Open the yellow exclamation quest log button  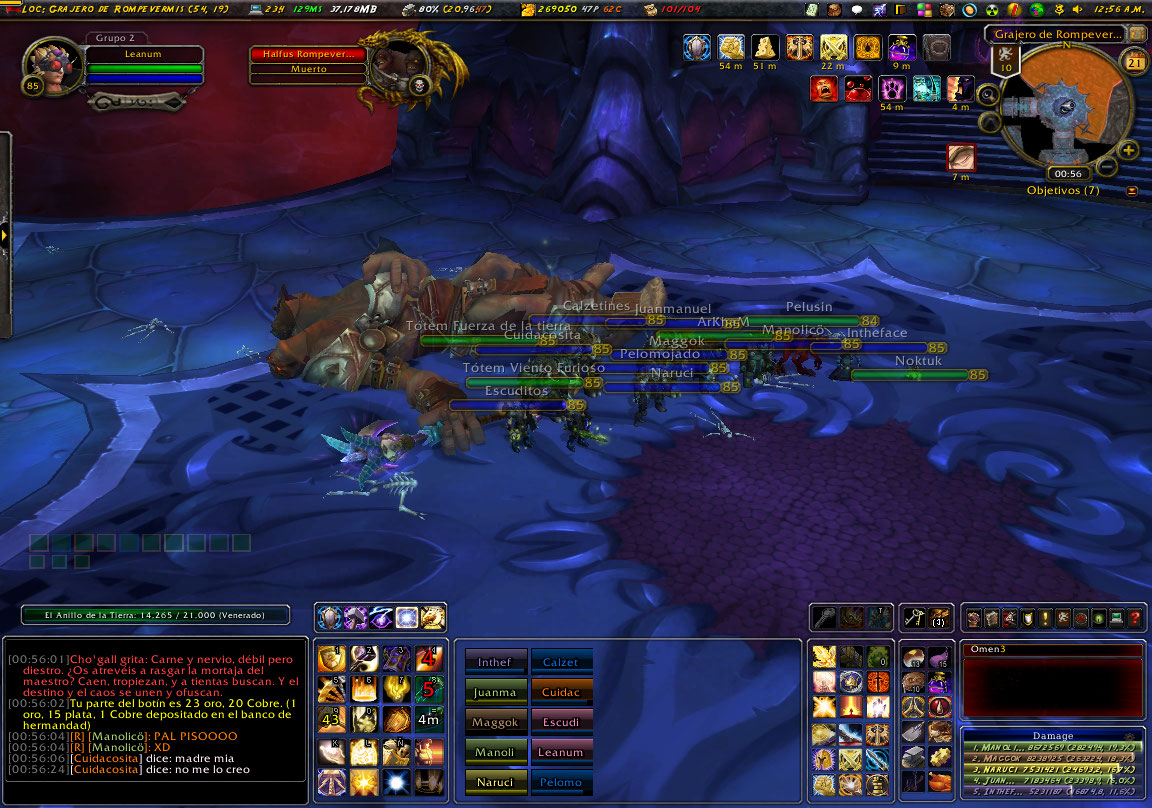(x=1044, y=618)
